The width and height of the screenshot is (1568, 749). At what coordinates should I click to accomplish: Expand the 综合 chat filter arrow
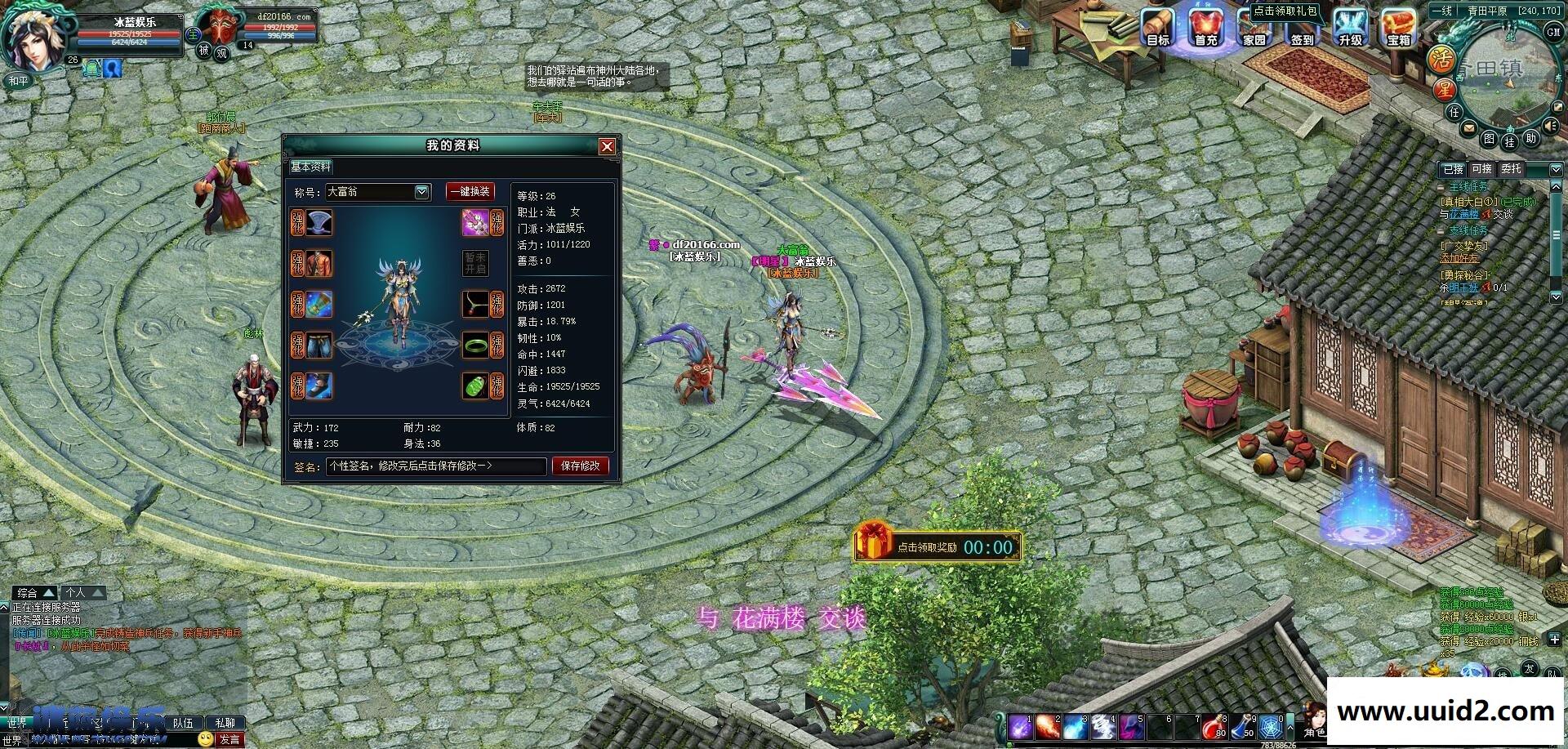pyautogui.click(x=47, y=592)
